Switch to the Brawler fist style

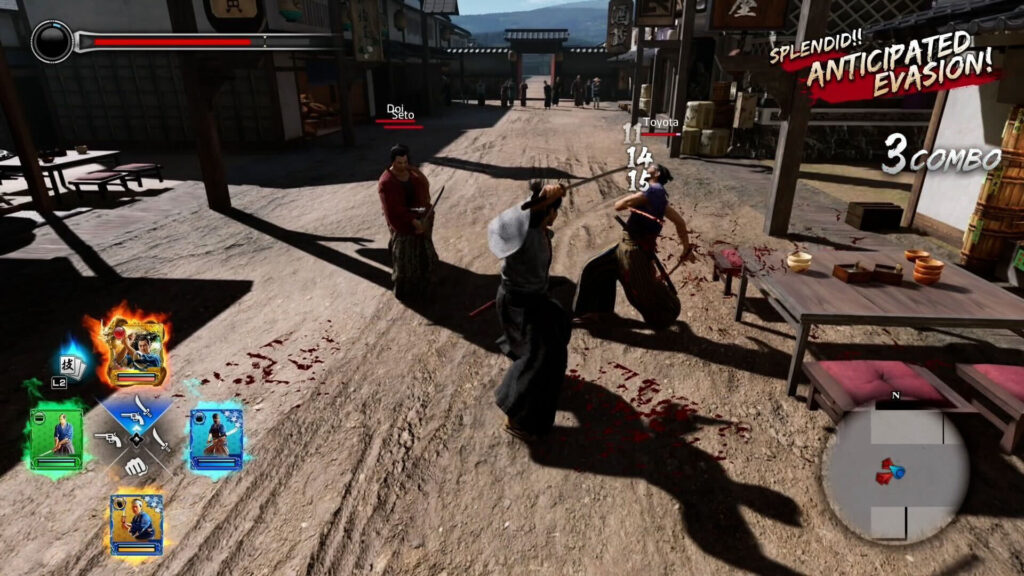coord(135,465)
